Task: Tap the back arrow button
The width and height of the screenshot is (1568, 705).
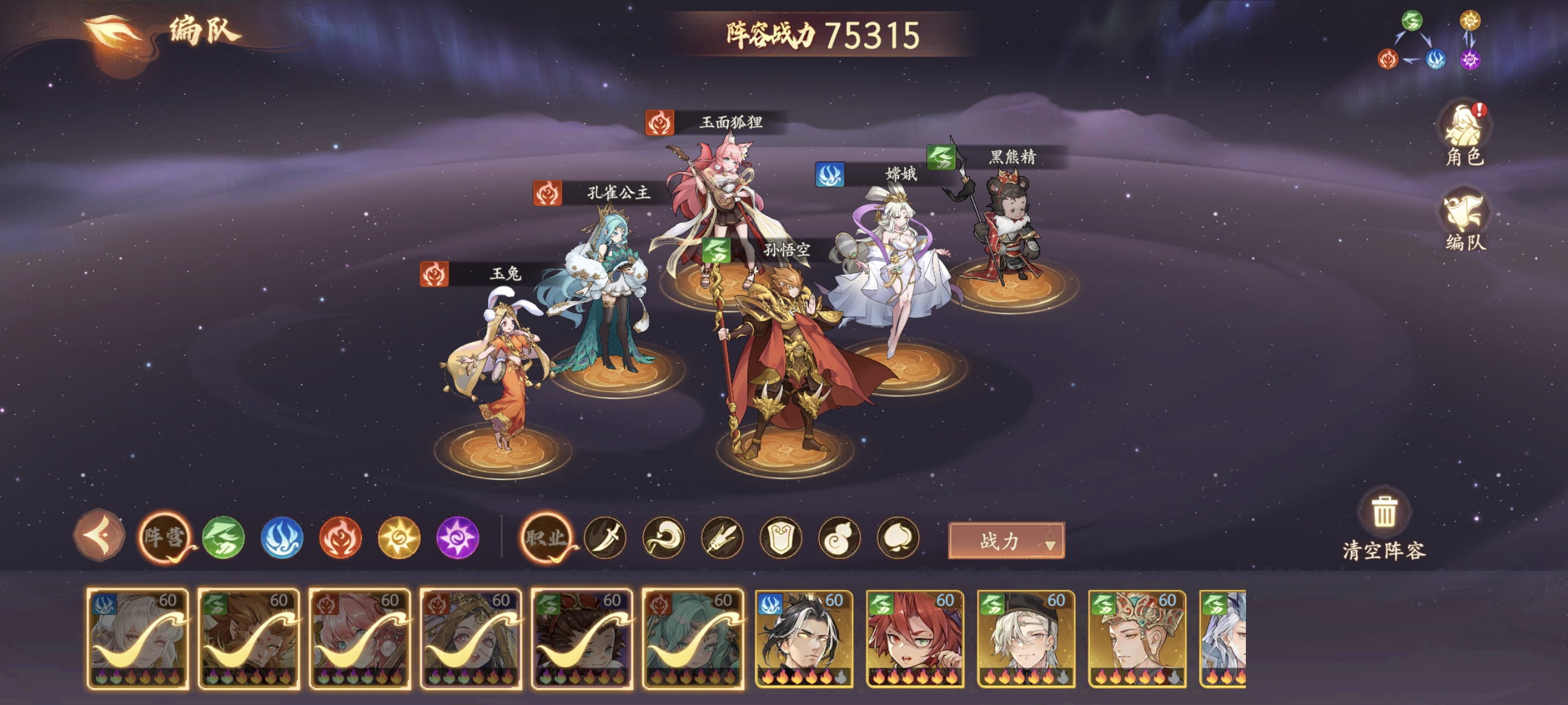Action: point(99,536)
